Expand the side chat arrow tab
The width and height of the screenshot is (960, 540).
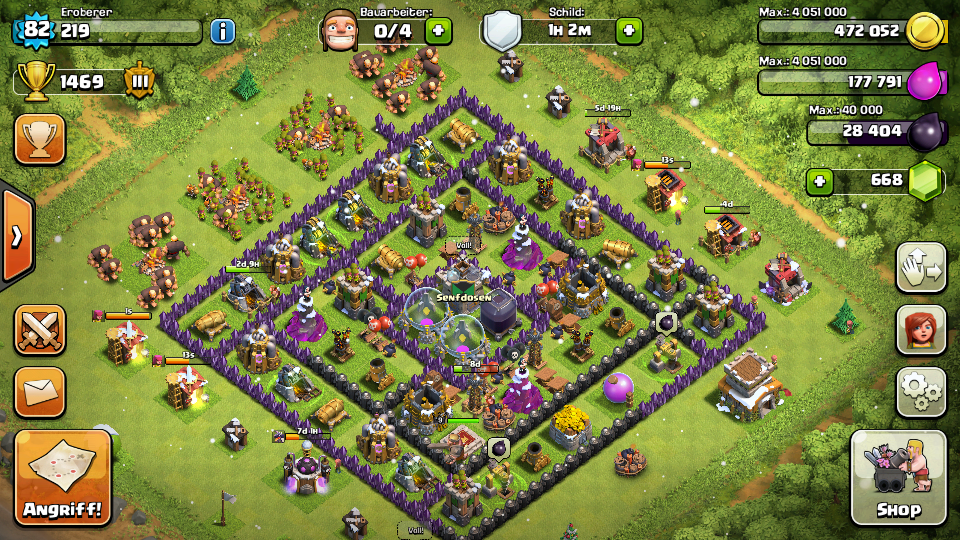[x=16, y=236]
